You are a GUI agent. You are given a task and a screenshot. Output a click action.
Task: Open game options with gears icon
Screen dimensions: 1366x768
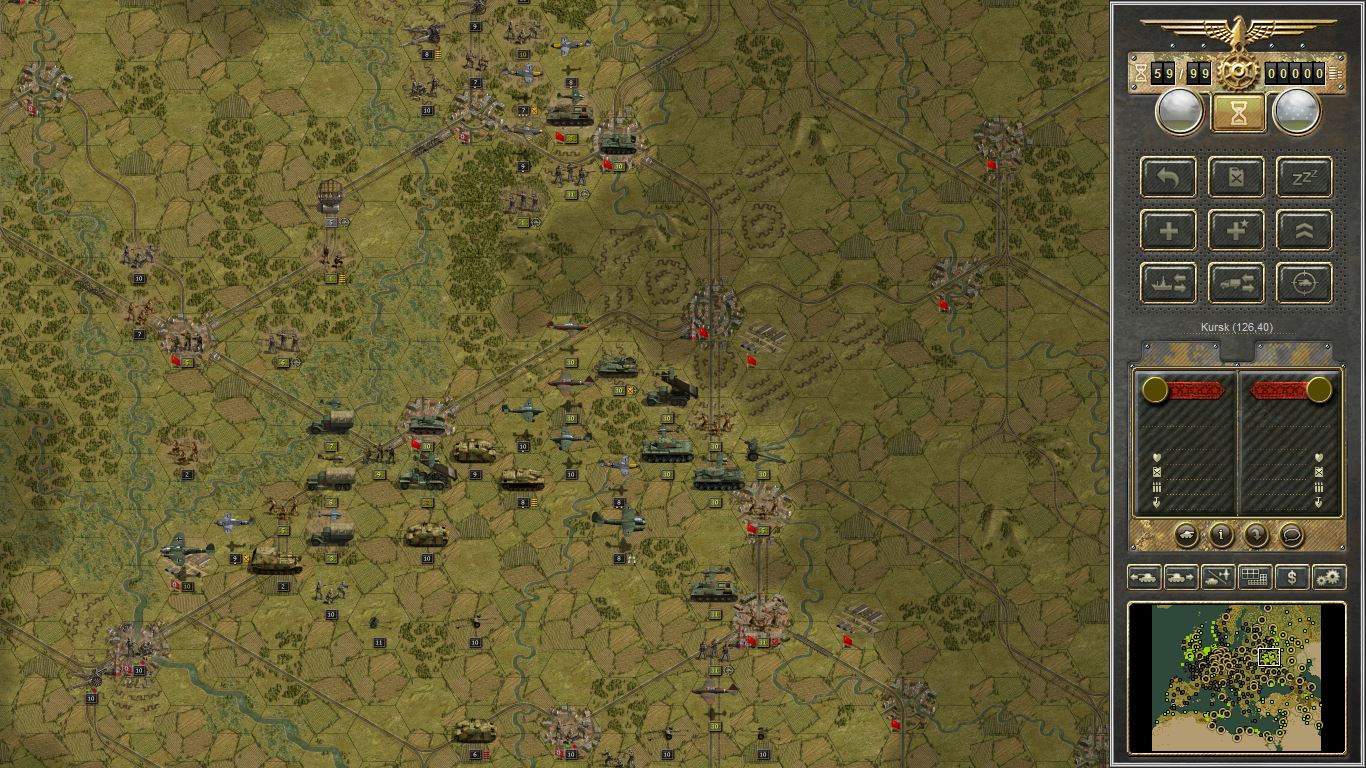pyautogui.click(x=1330, y=577)
